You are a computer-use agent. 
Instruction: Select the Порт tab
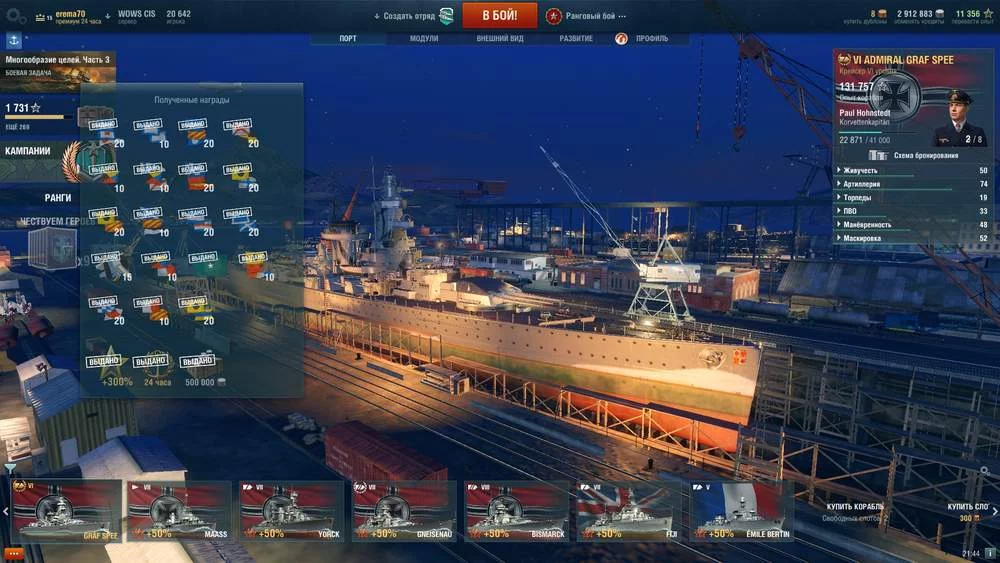(348, 39)
